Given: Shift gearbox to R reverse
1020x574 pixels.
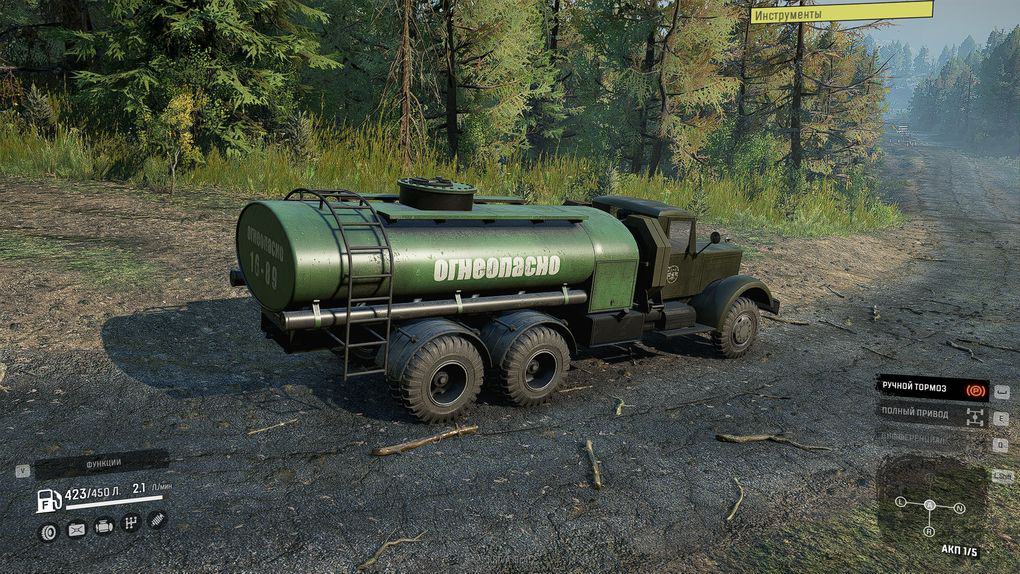Looking at the screenshot, I should tap(929, 530).
